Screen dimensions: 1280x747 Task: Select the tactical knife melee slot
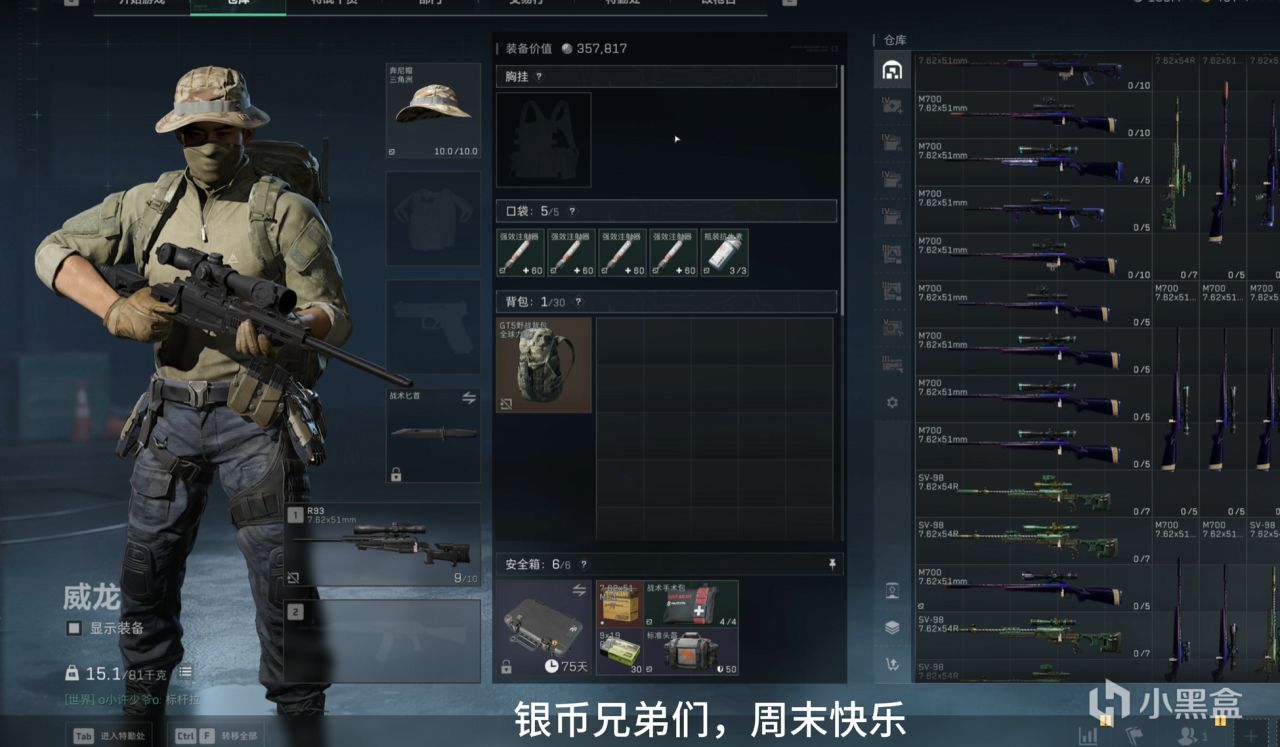(433, 435)
